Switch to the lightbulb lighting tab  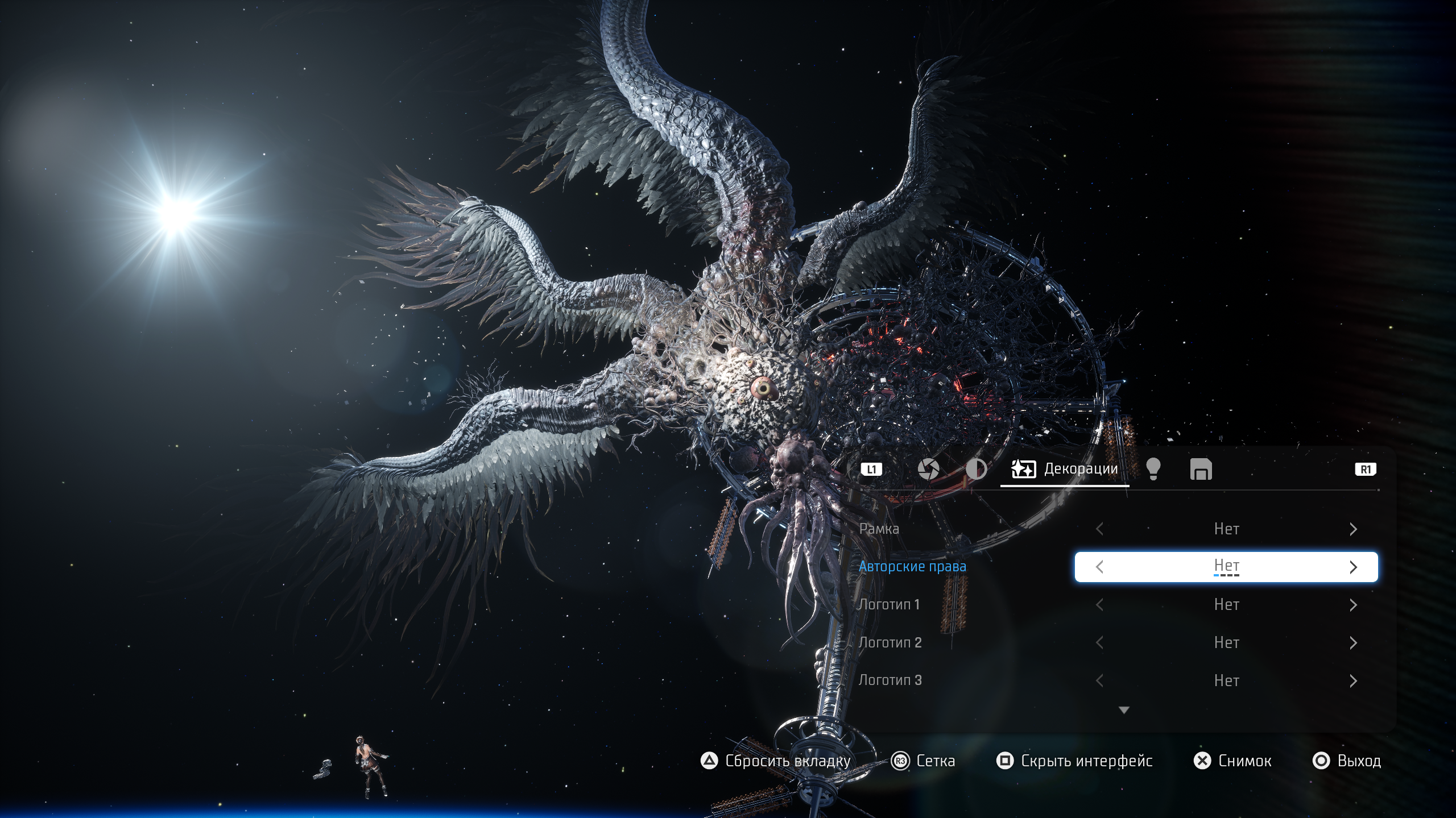(x=1153, y=470)
